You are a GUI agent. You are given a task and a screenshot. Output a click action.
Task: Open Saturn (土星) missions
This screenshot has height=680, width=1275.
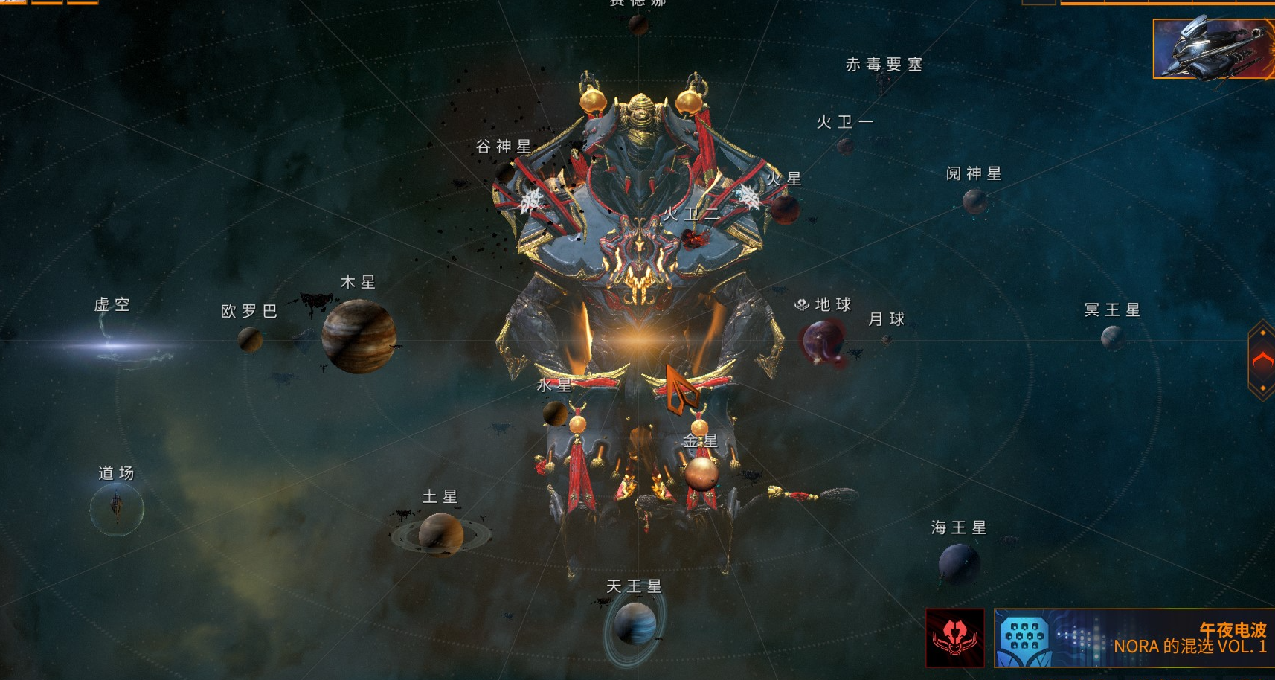pos(440,533)
